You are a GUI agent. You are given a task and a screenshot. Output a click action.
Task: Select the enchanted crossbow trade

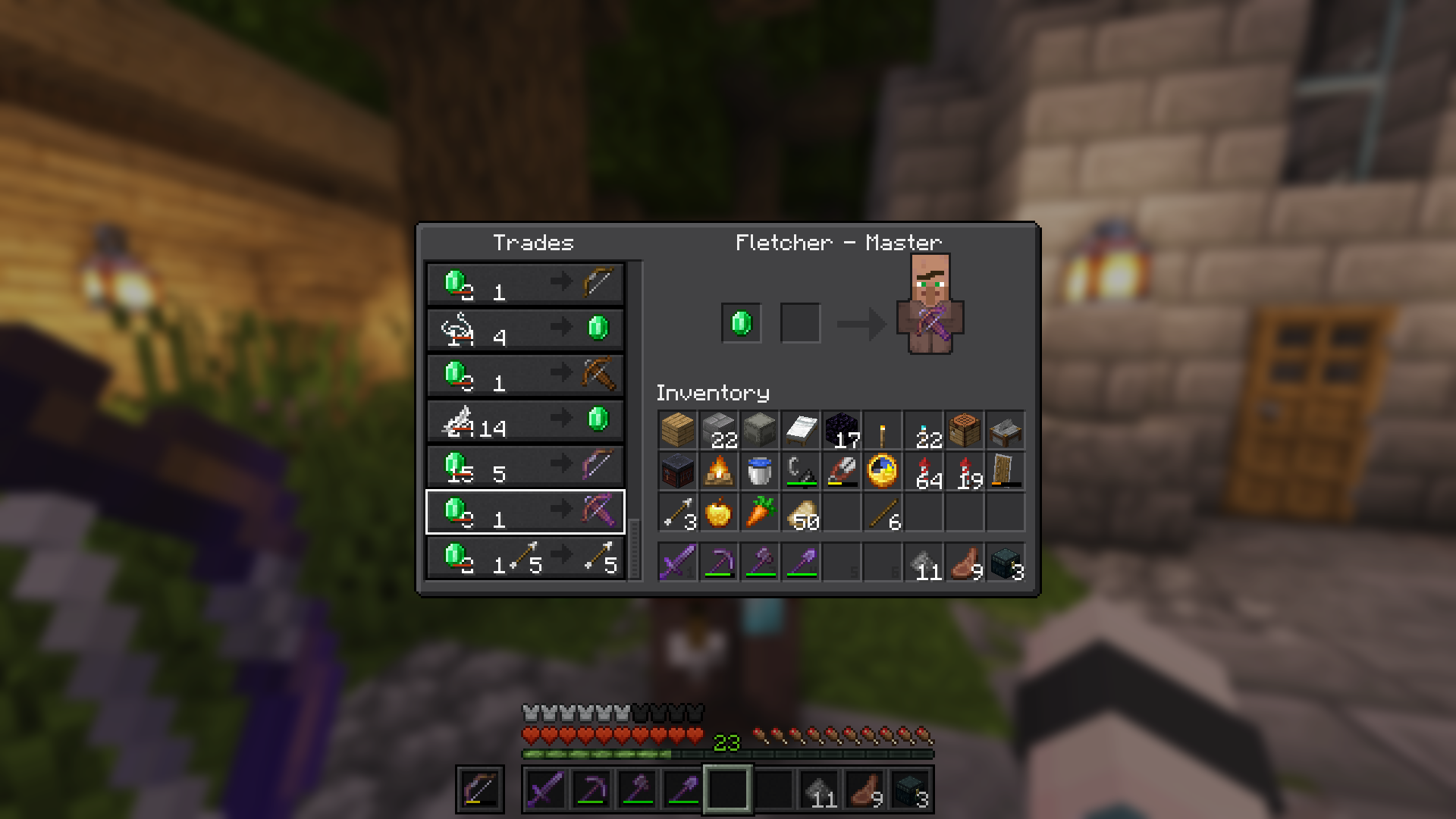[x=526, y=512]
